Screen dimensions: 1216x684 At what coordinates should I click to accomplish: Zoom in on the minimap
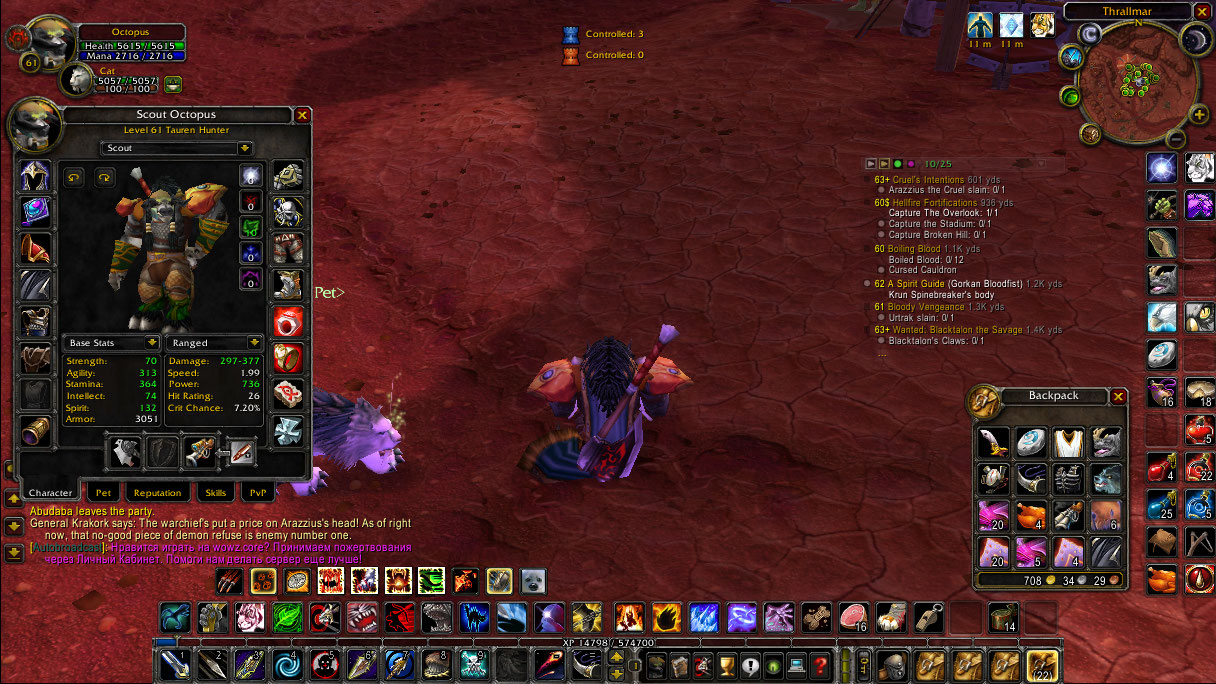tap(1200, 115)
